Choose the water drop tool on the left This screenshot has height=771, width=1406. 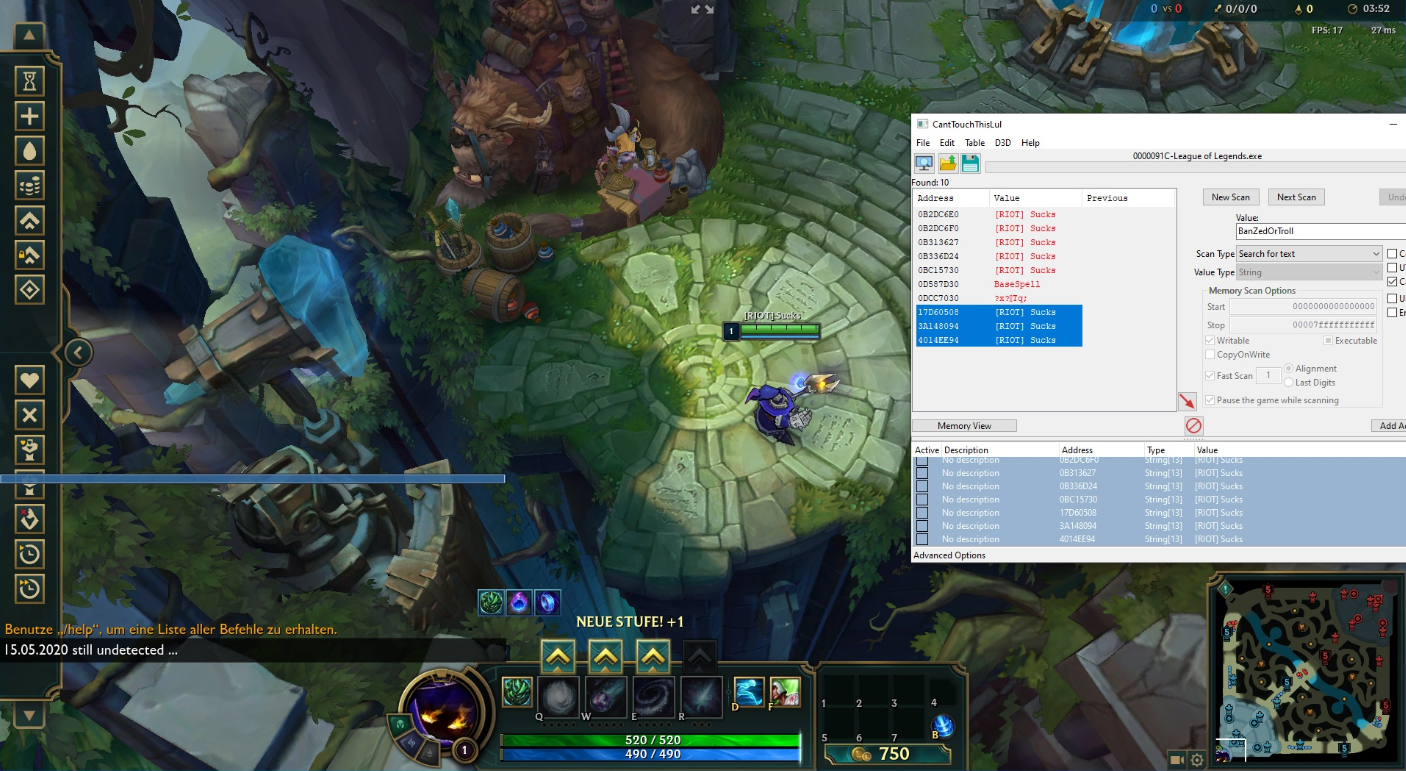pos(30,151)
